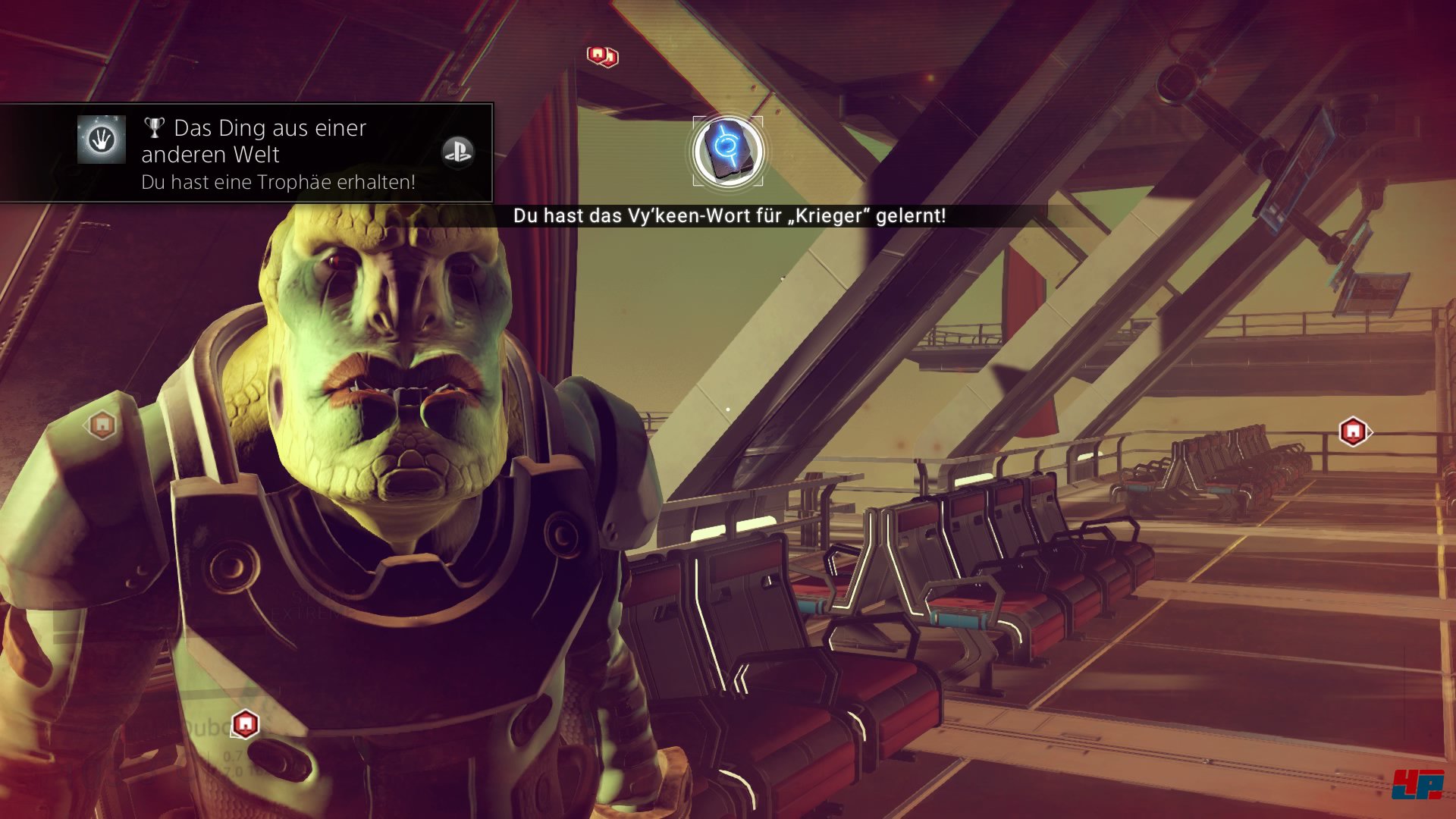Select the glowing blue Vy'keen word icon
The image size is (1456, 819).
point(727,150)
